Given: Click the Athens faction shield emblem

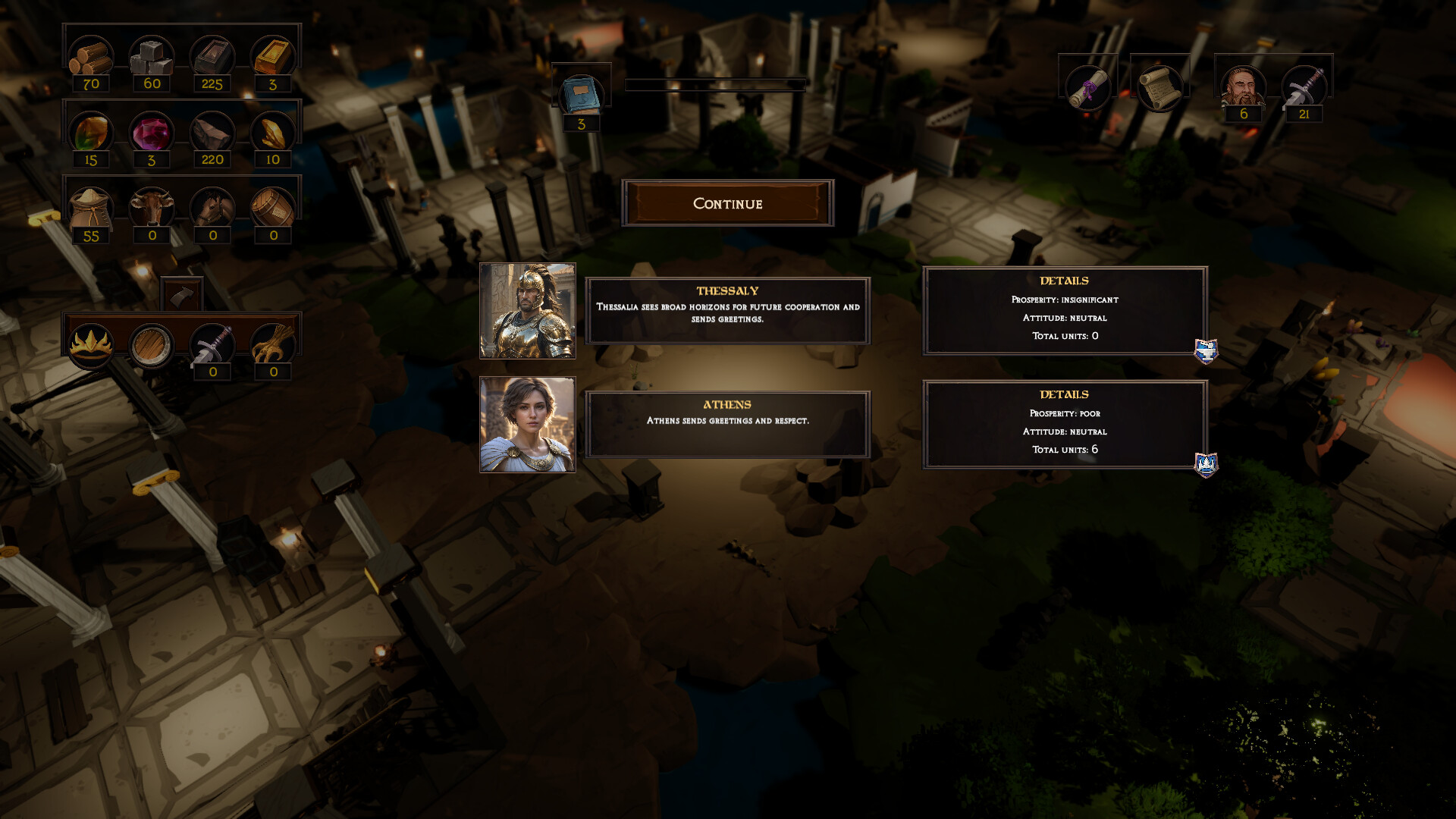Looking at the screenshot, I should click(1206, 464).
